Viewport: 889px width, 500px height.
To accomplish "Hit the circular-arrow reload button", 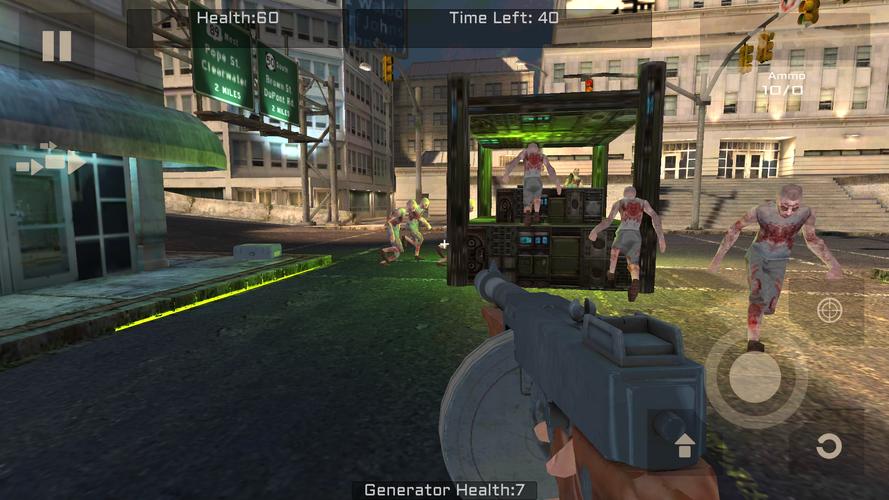I will [x=828, y=446].
